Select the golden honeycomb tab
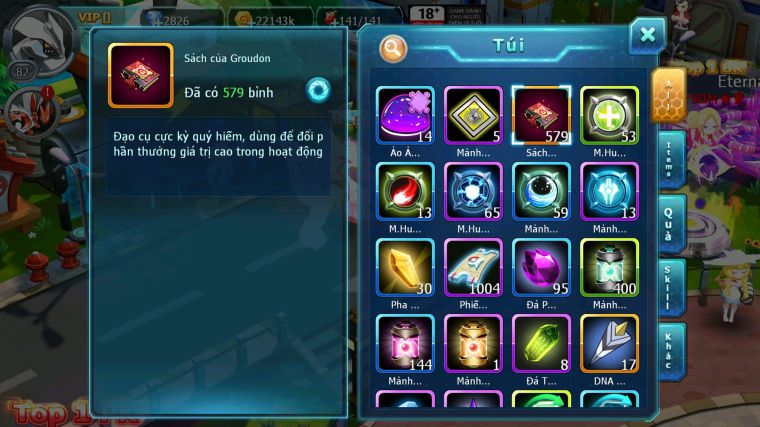The height and width of the screenshot is (427, 760). pyautogui.click(x=668, y=95)
